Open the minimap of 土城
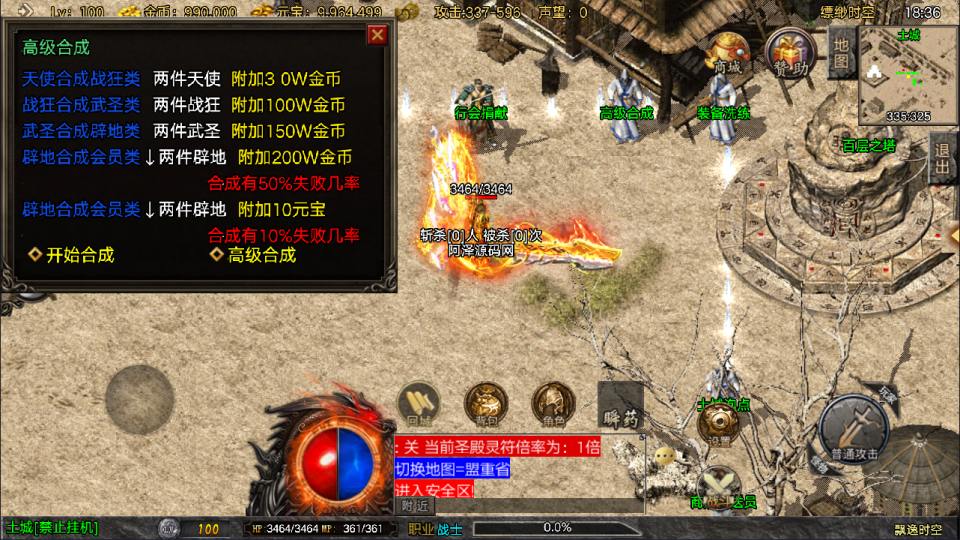This screenshot has height=540, width=960. tap(897, 74)
